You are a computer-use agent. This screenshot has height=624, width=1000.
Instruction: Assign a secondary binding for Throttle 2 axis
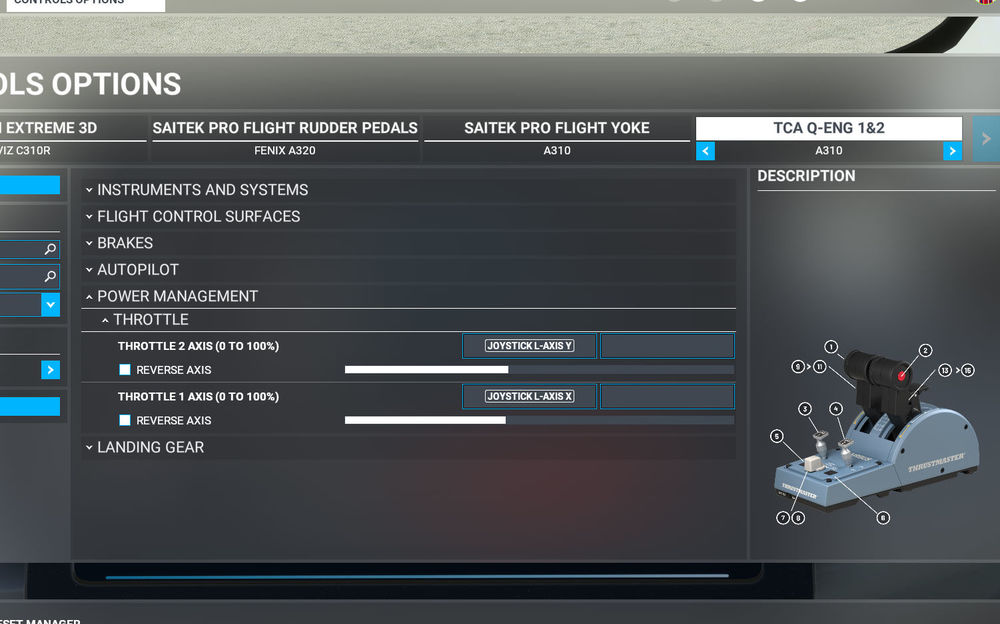pyautogui.click(x=667, y=346)
